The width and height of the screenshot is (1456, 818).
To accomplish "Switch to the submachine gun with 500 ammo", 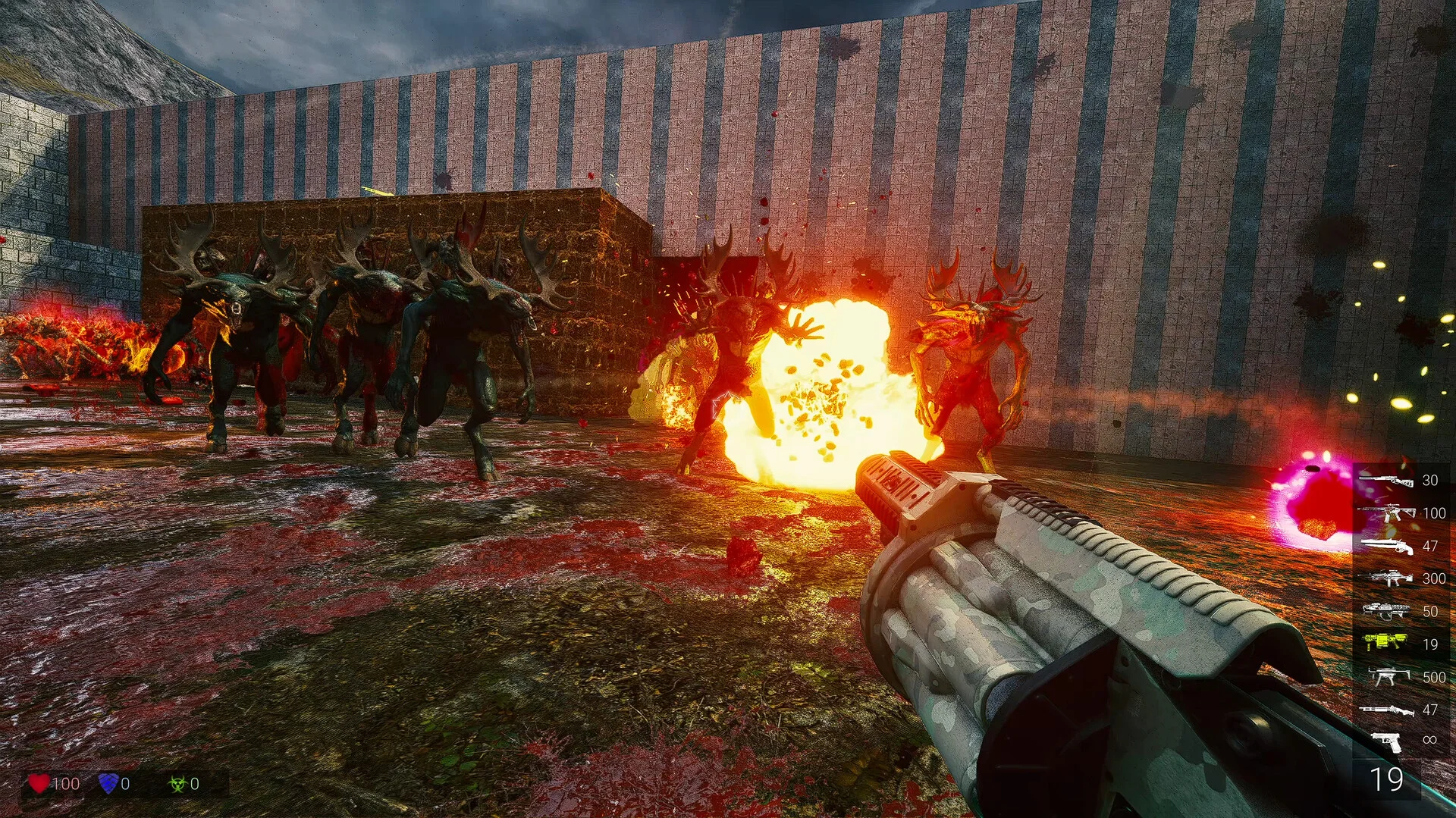I will (x=1385, y=676).
